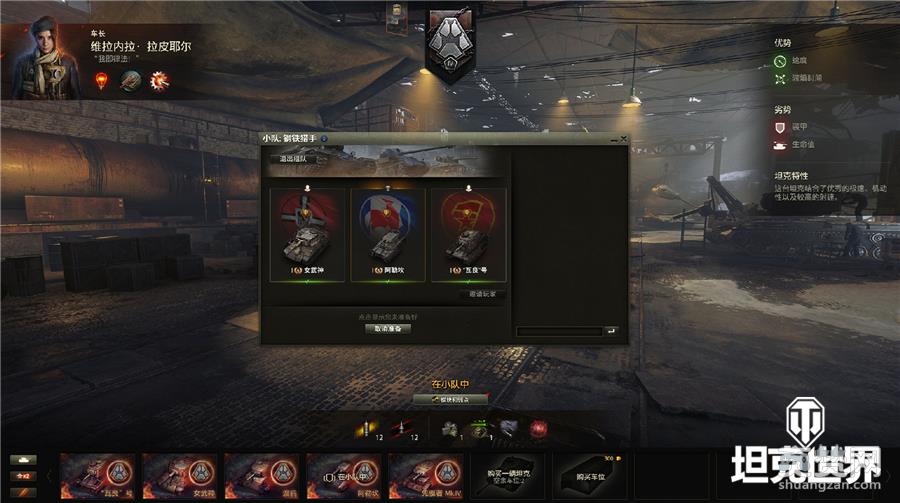The image size is (900, 503).
Task: Click the battle mode button under 在小队中
Action: point(450,399)
